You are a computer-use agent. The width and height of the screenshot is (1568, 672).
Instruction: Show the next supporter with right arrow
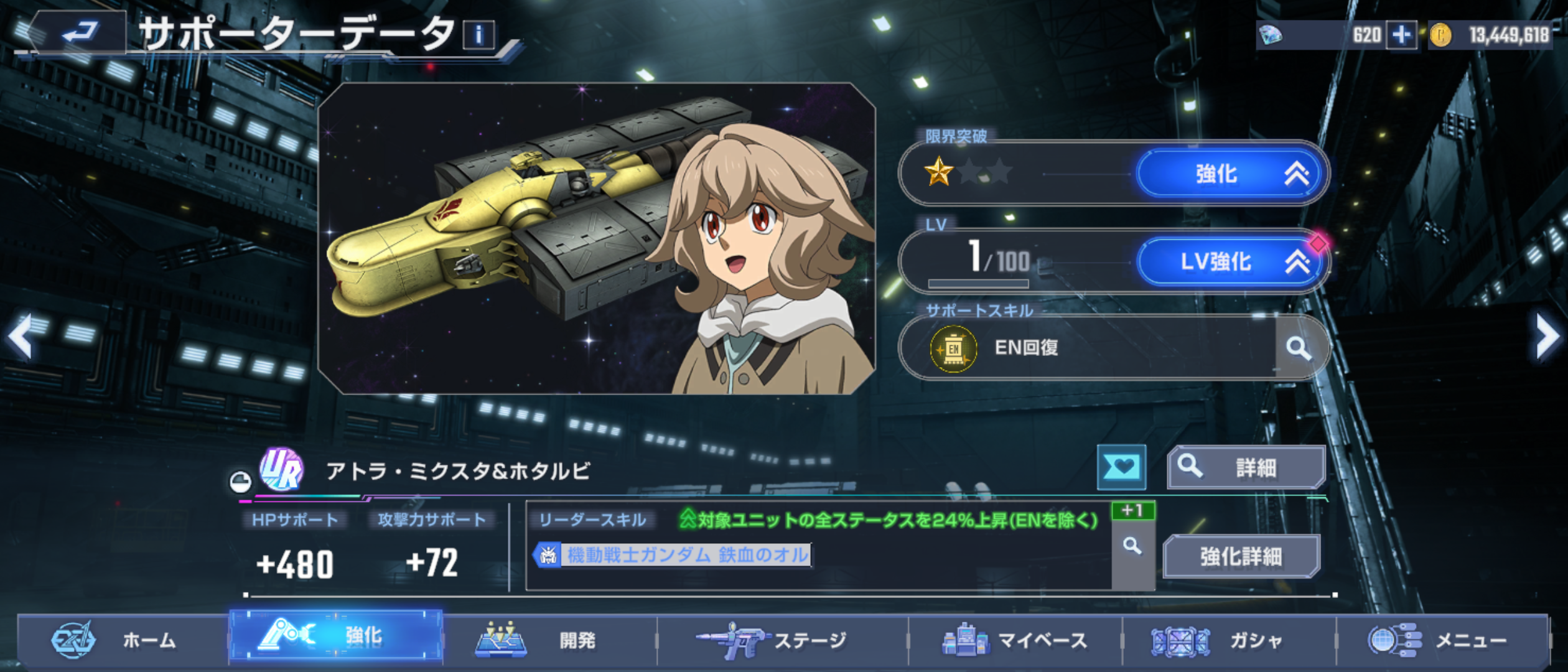tap(1547, 336)
